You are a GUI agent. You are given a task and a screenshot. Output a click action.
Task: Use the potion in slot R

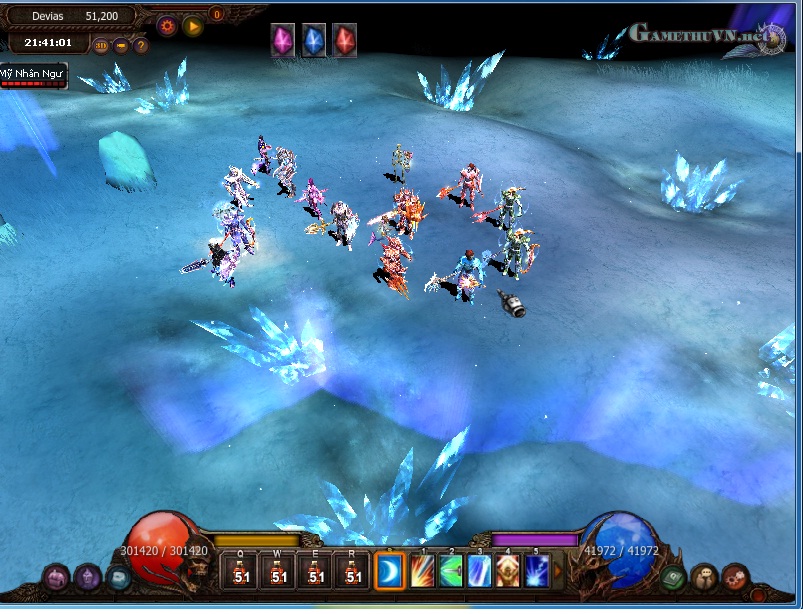pos(353,571)
